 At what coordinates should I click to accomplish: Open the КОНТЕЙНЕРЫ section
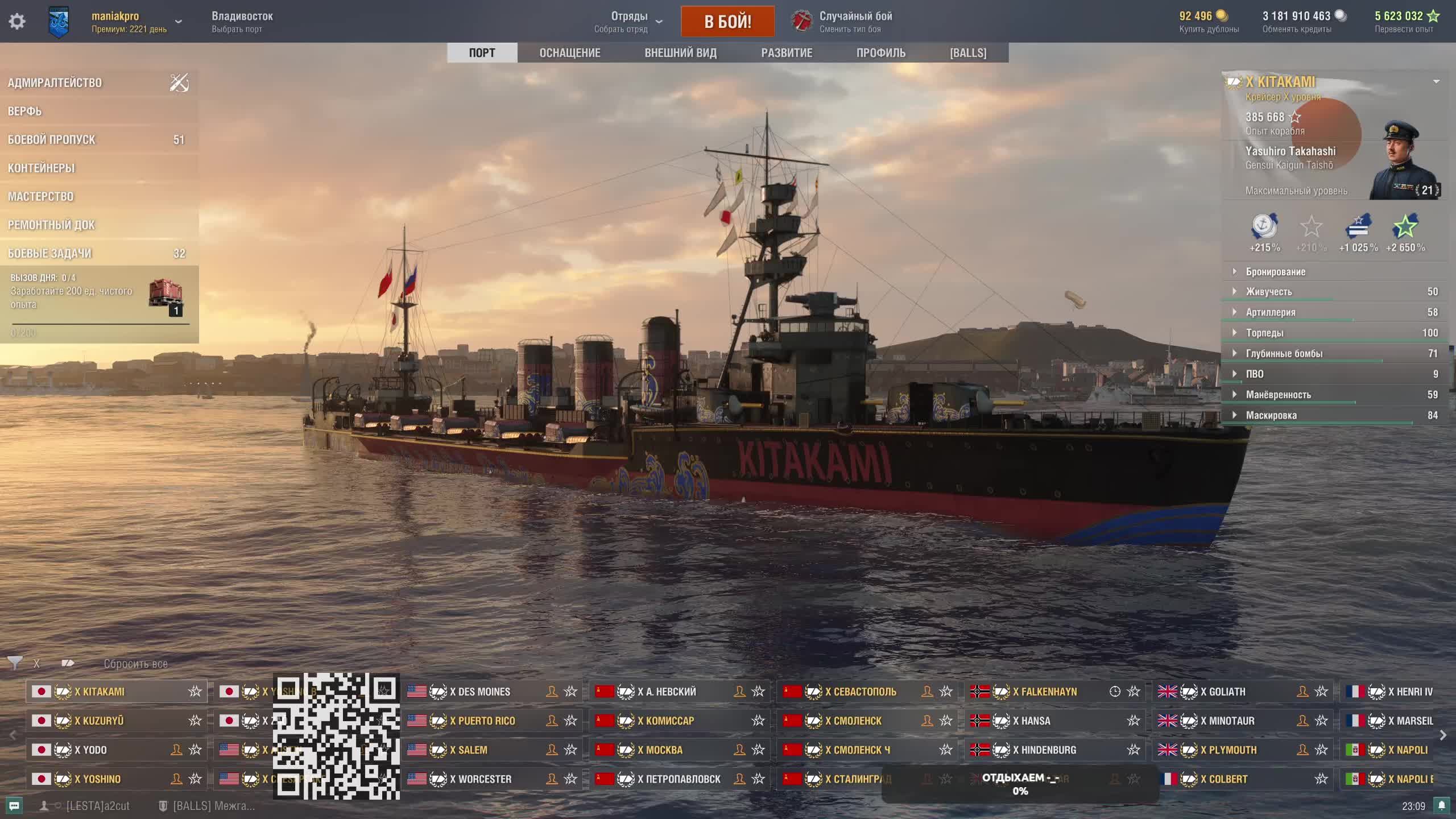[x=42, y=168]
